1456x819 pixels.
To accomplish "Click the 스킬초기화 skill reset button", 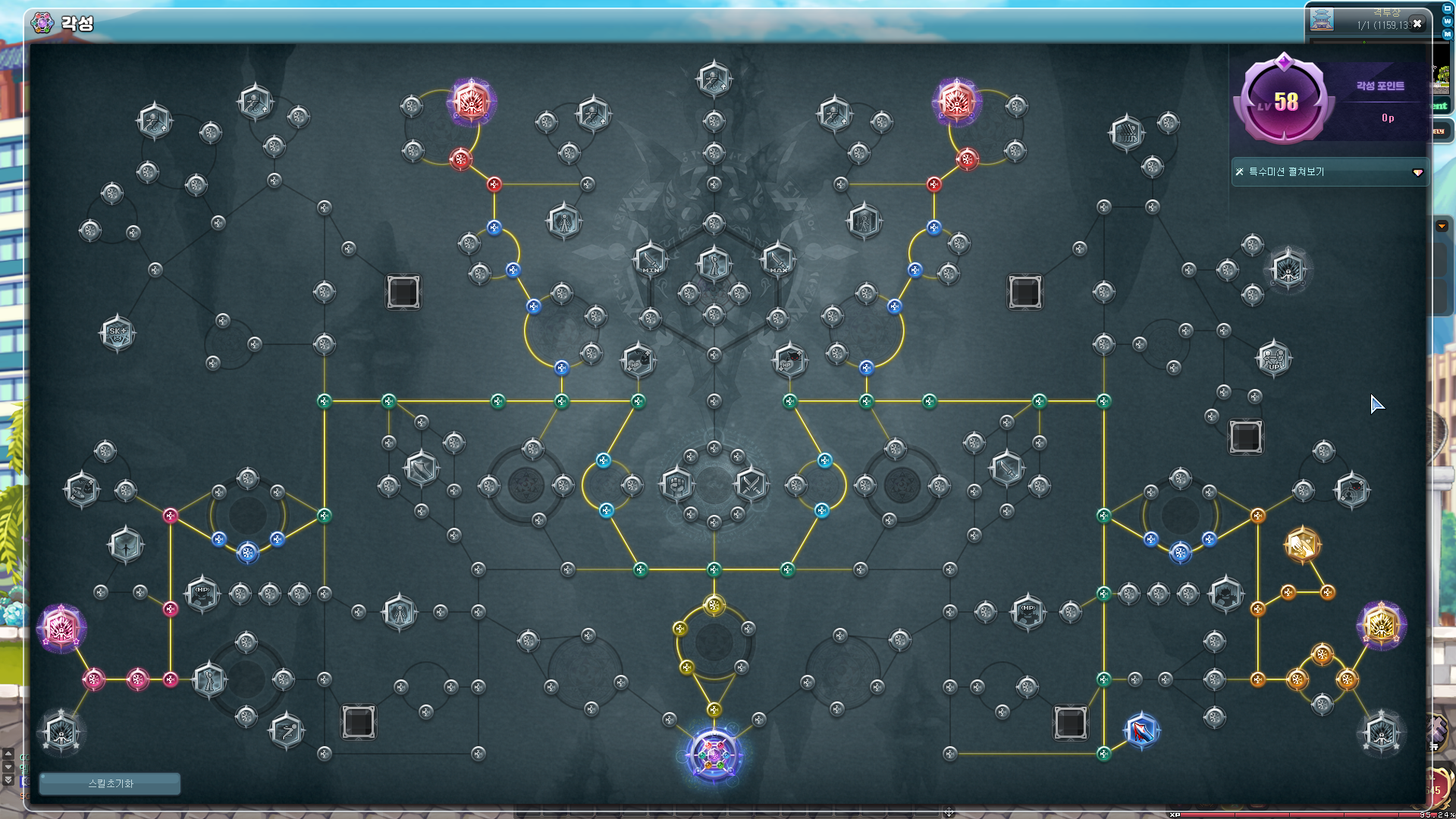I will (110, 783).
